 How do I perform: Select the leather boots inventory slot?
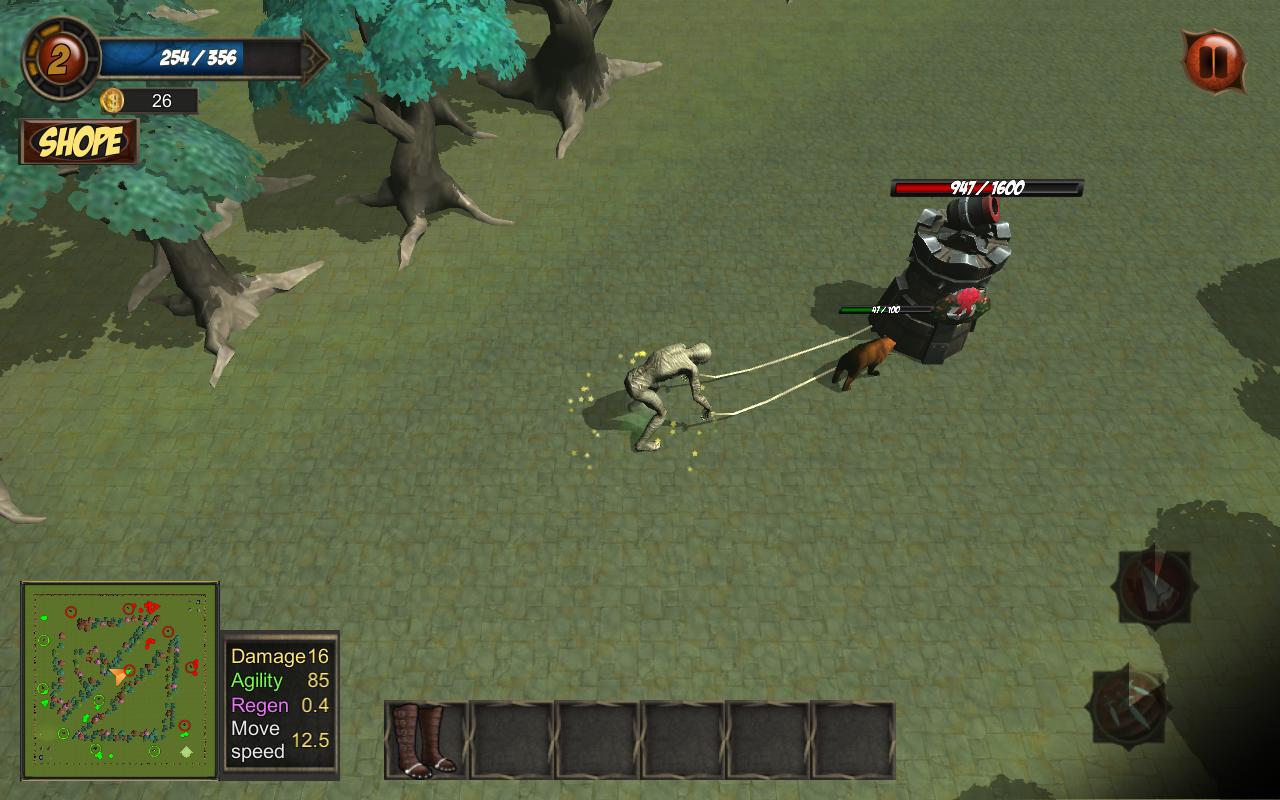pyautogui.click(x=426, y=740)
